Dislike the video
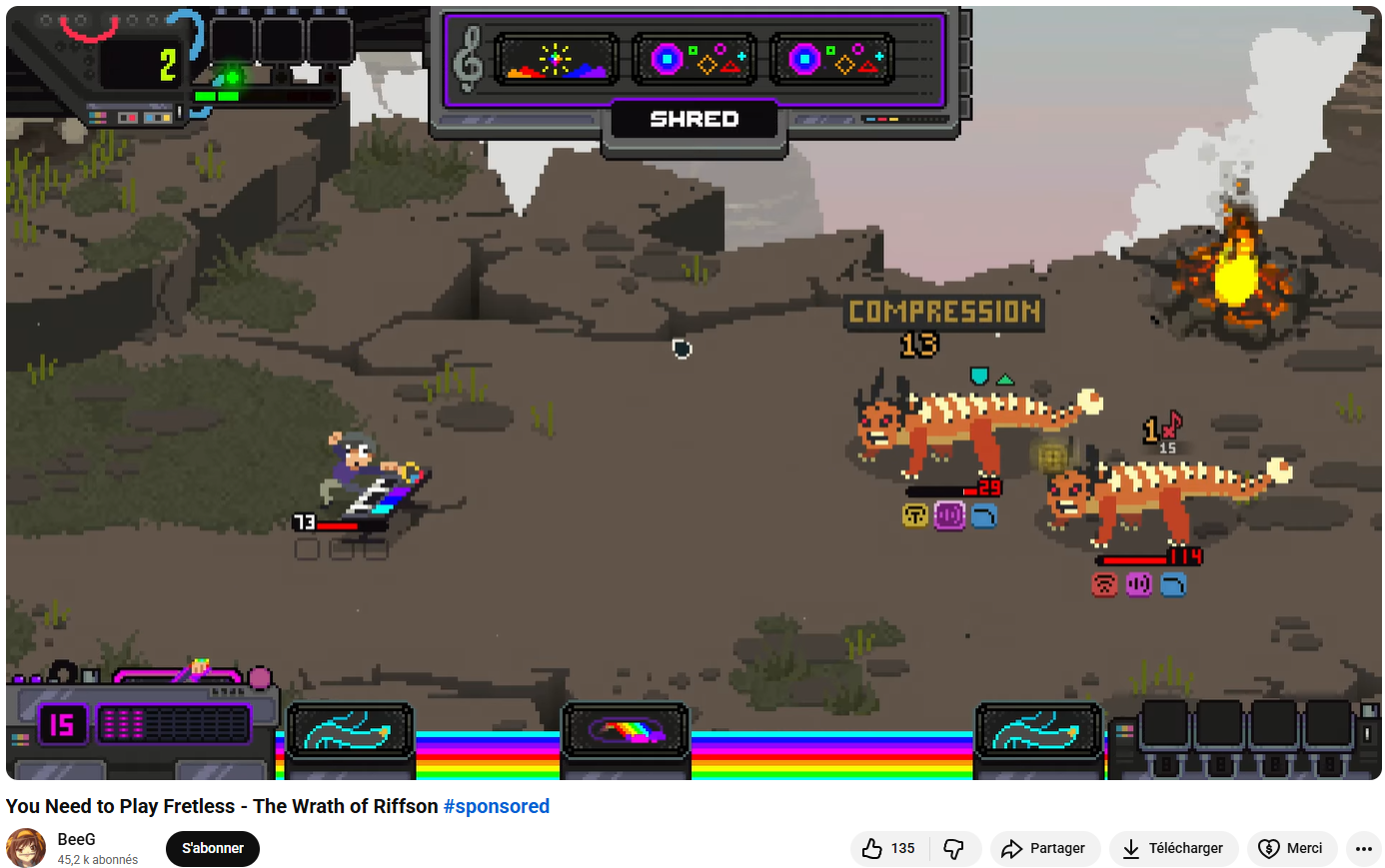 954,848
